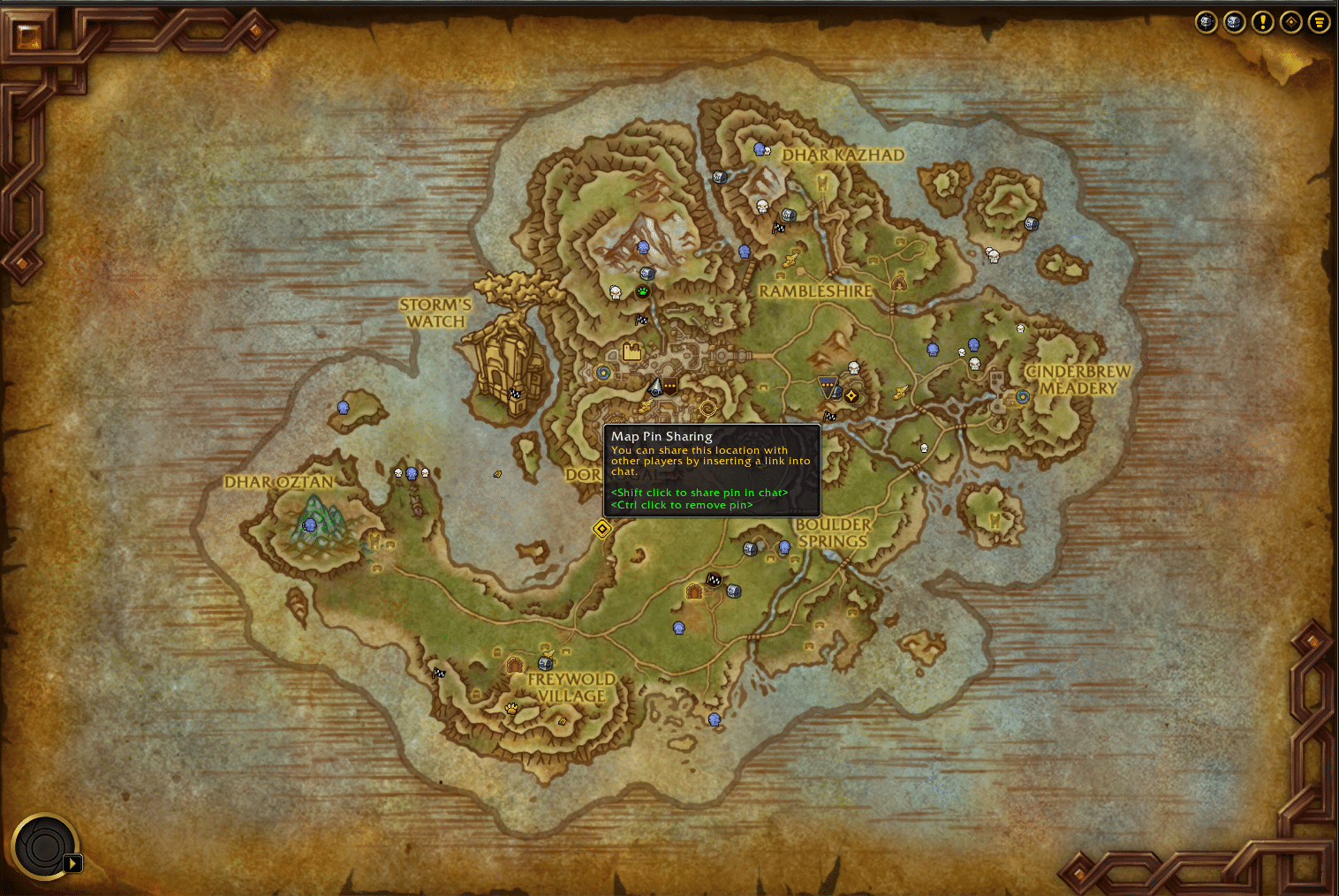Image resolution: width=1339 pixels, height=896 pixels.
Task: Select the Rambleshire zone label
Action: 814,290
